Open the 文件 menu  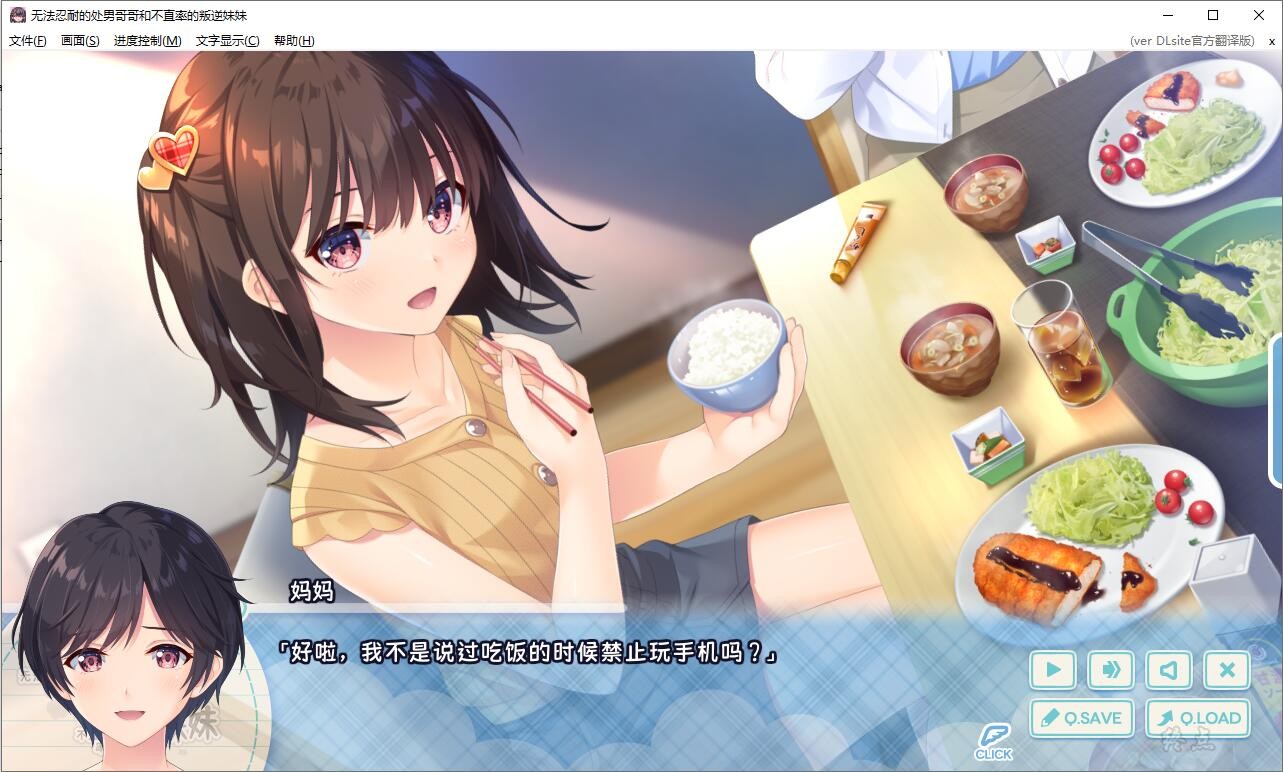tap(27, 41)
